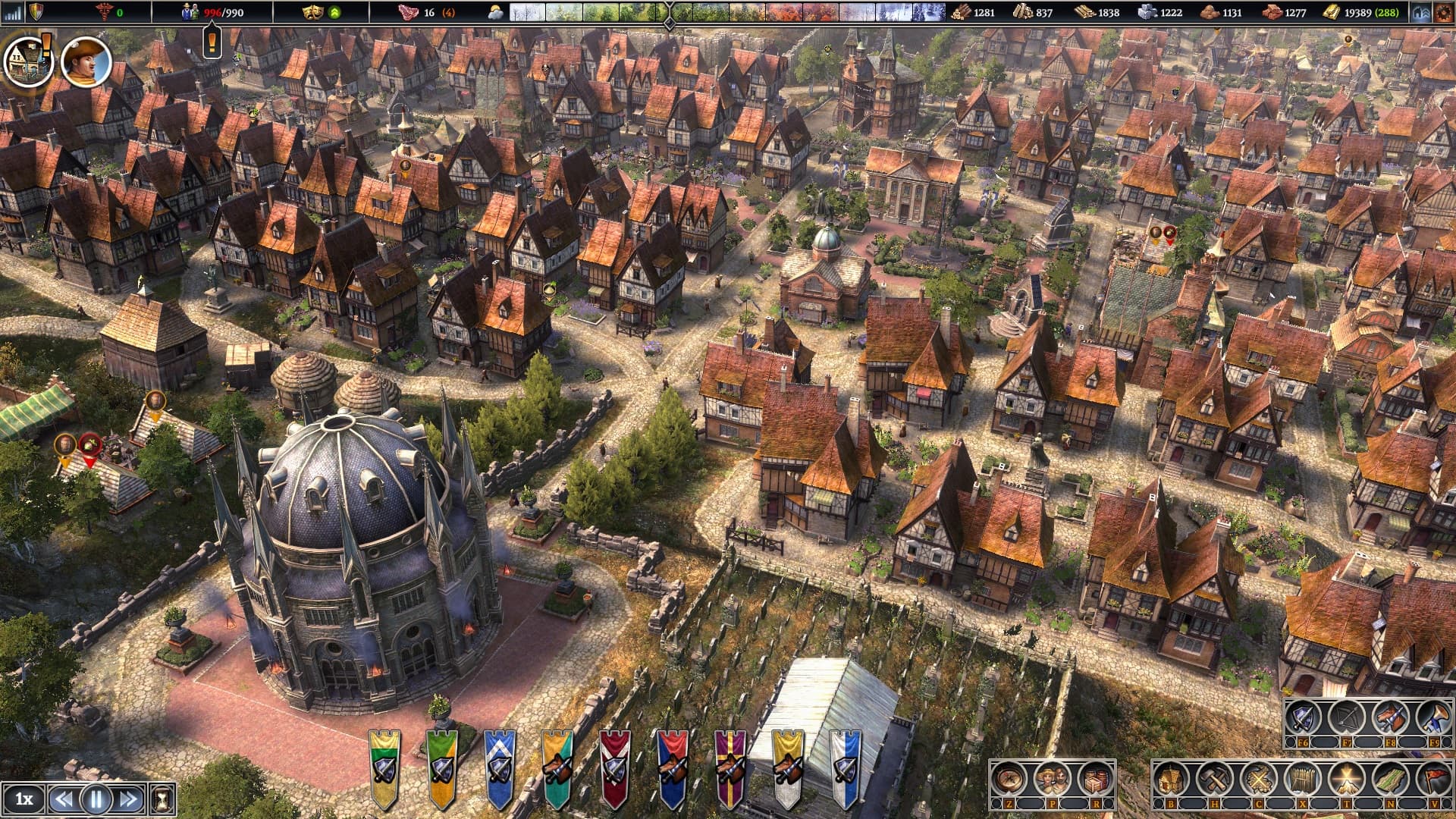1456x819 pixels.
Task: Click the trumpet horn army command
Action: [1434, 717]
